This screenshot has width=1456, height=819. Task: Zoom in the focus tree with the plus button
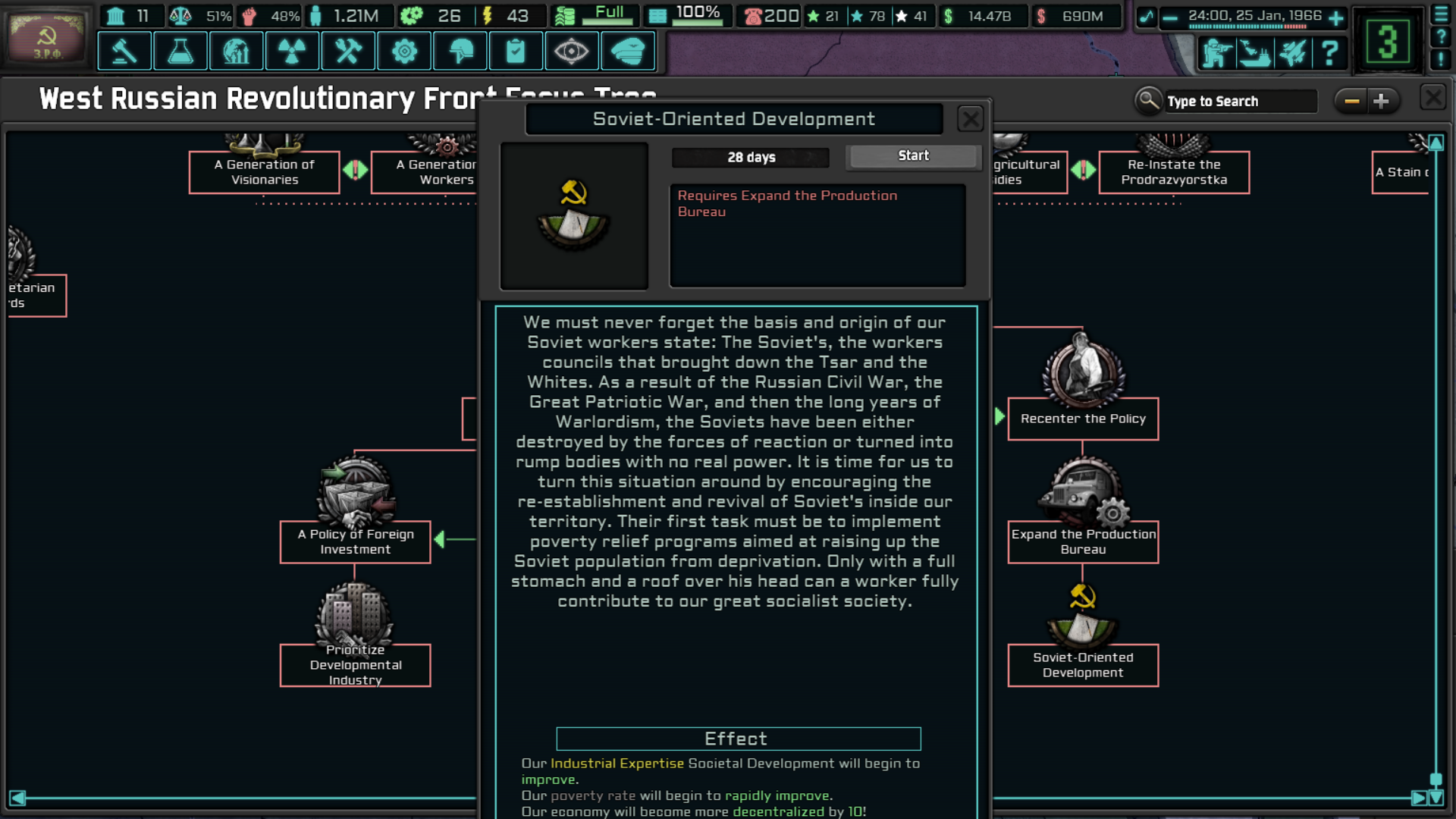tap(1382, 100)
